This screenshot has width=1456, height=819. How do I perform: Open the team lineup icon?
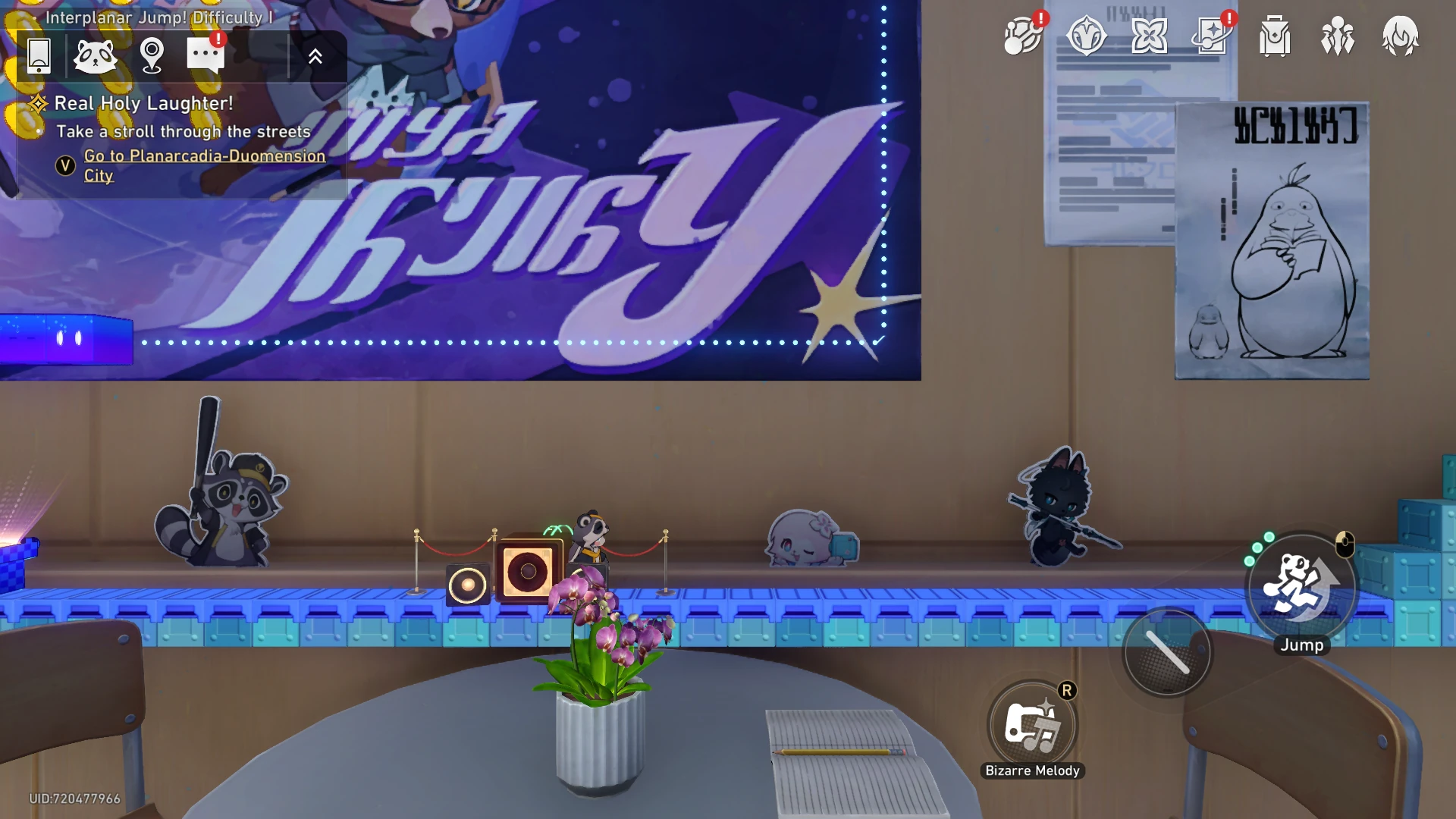(1337, 36)
